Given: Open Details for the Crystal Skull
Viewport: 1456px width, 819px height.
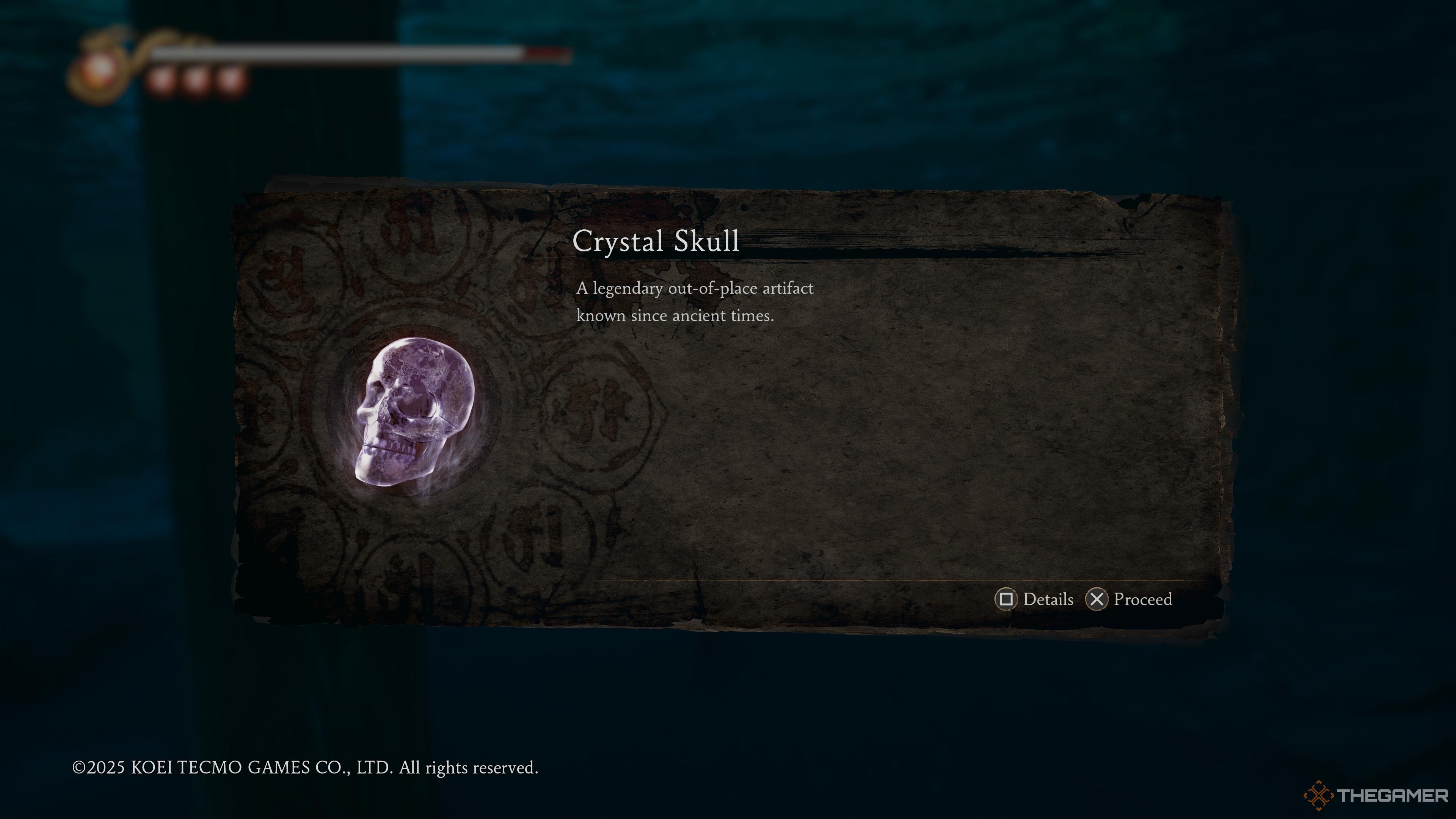Looking at the screenshot, I should point(1034,599).
